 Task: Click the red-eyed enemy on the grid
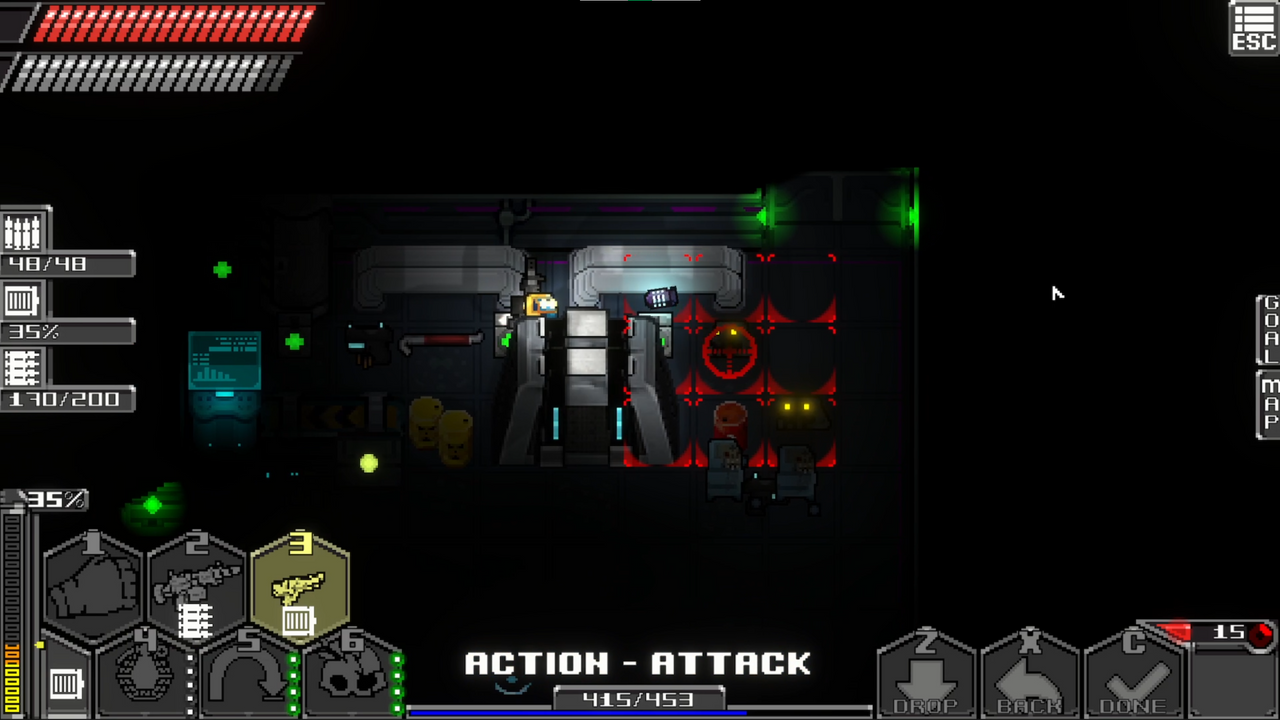pyautogui.click(x=729, y=352)
